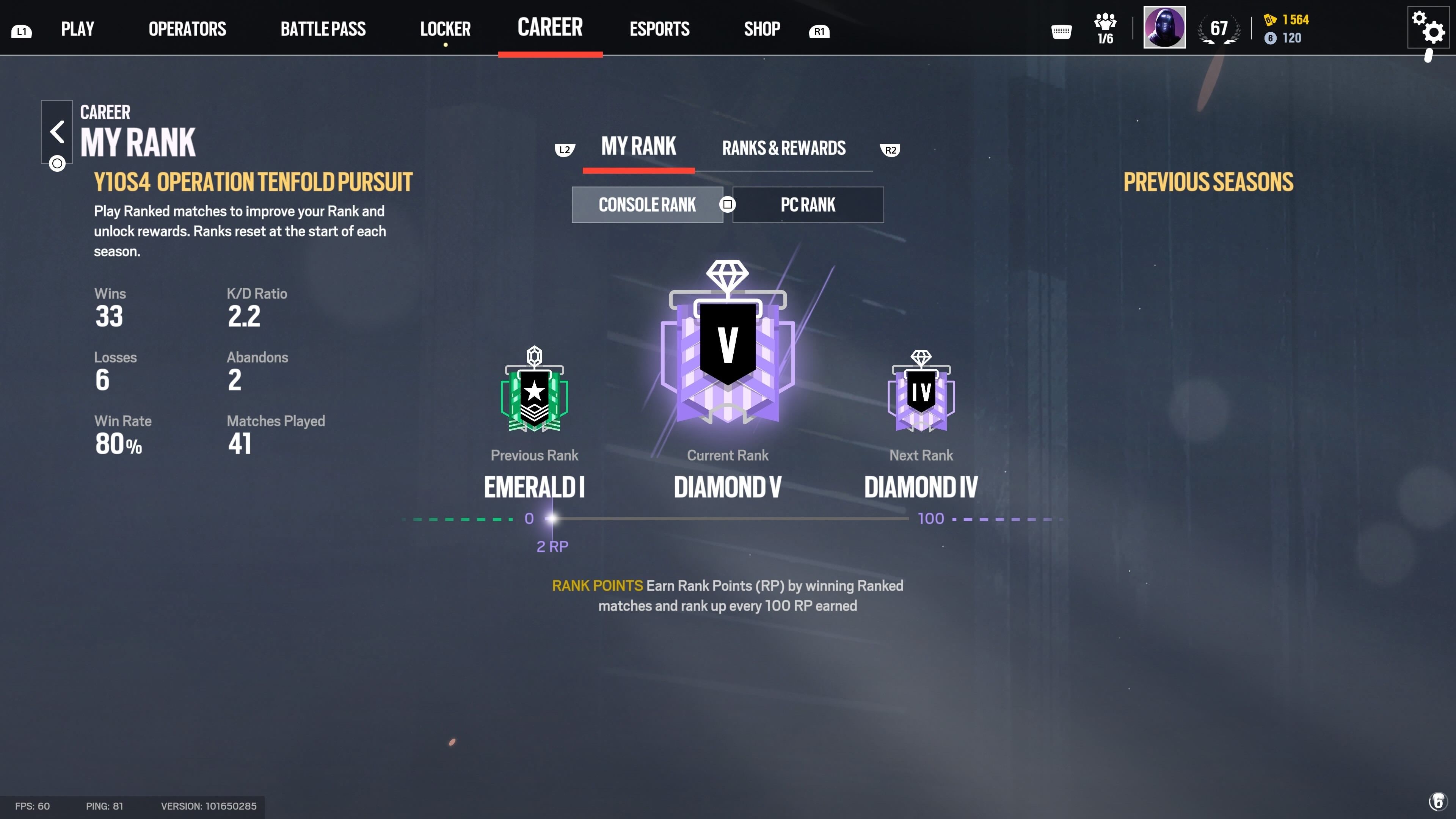
Task: Open the Ranks & Rewards tab
Action: pyautogui.click(x=784, y=148)
